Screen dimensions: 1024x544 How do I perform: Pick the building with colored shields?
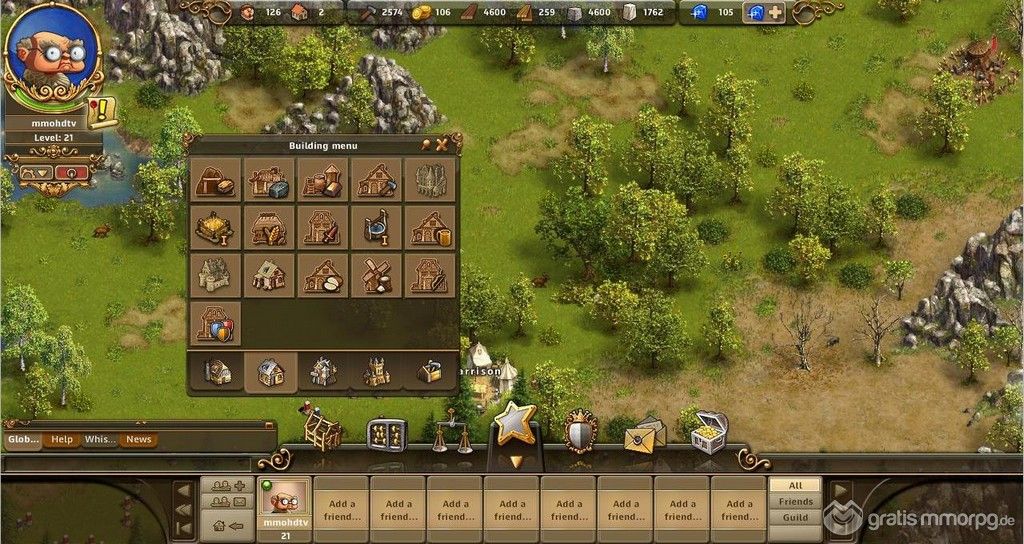click(x=214, y=323)
